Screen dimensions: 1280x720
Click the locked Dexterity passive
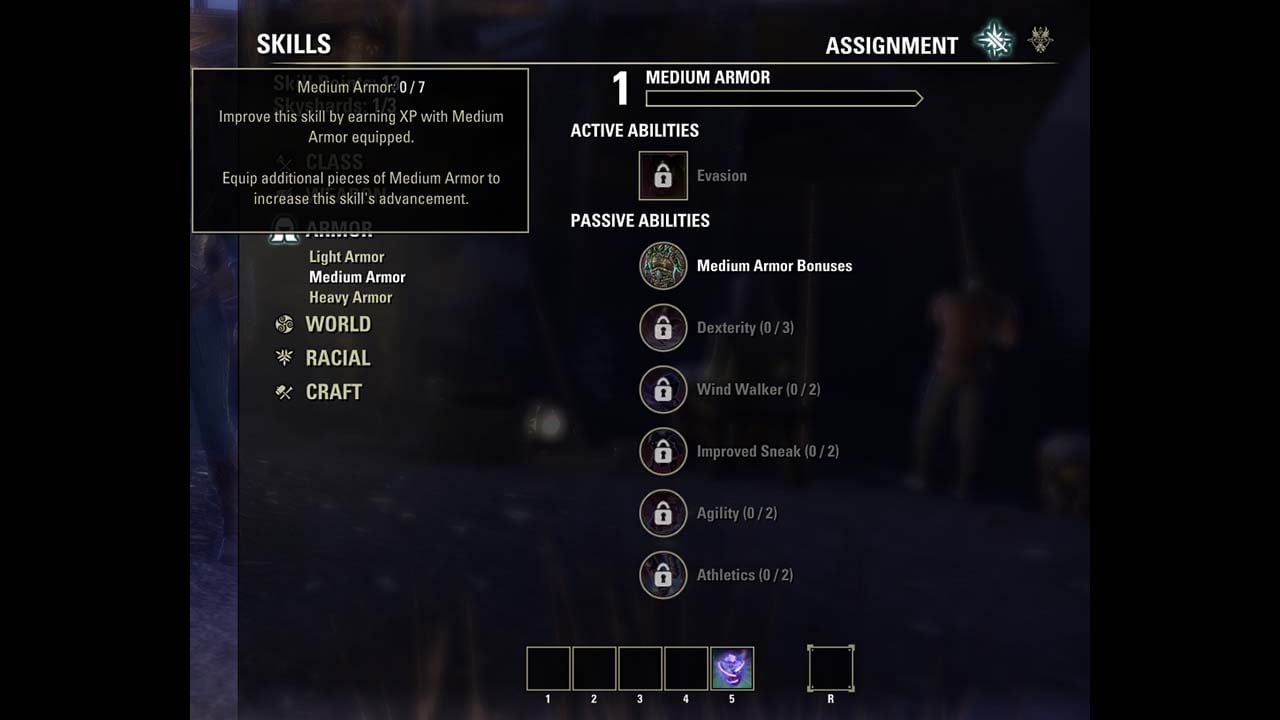[663, 328]
